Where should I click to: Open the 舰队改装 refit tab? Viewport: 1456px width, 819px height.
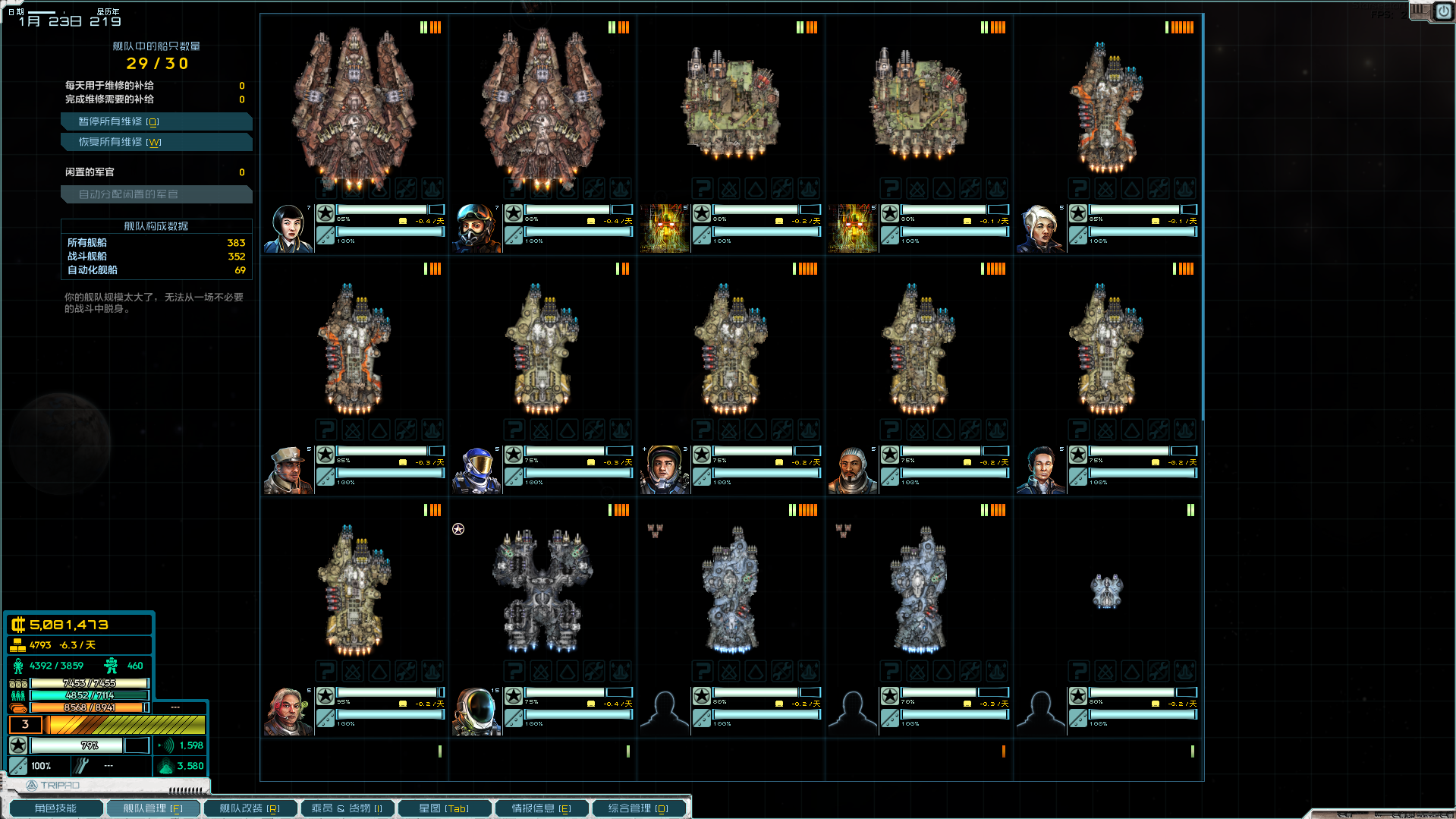tap(250, 808)
